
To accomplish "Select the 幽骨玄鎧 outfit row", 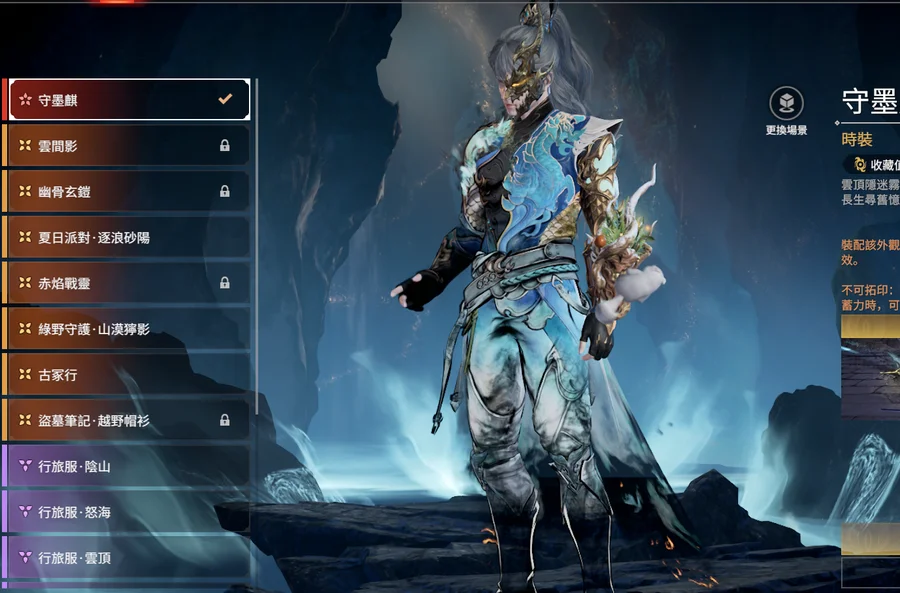I will click(128, 191).
